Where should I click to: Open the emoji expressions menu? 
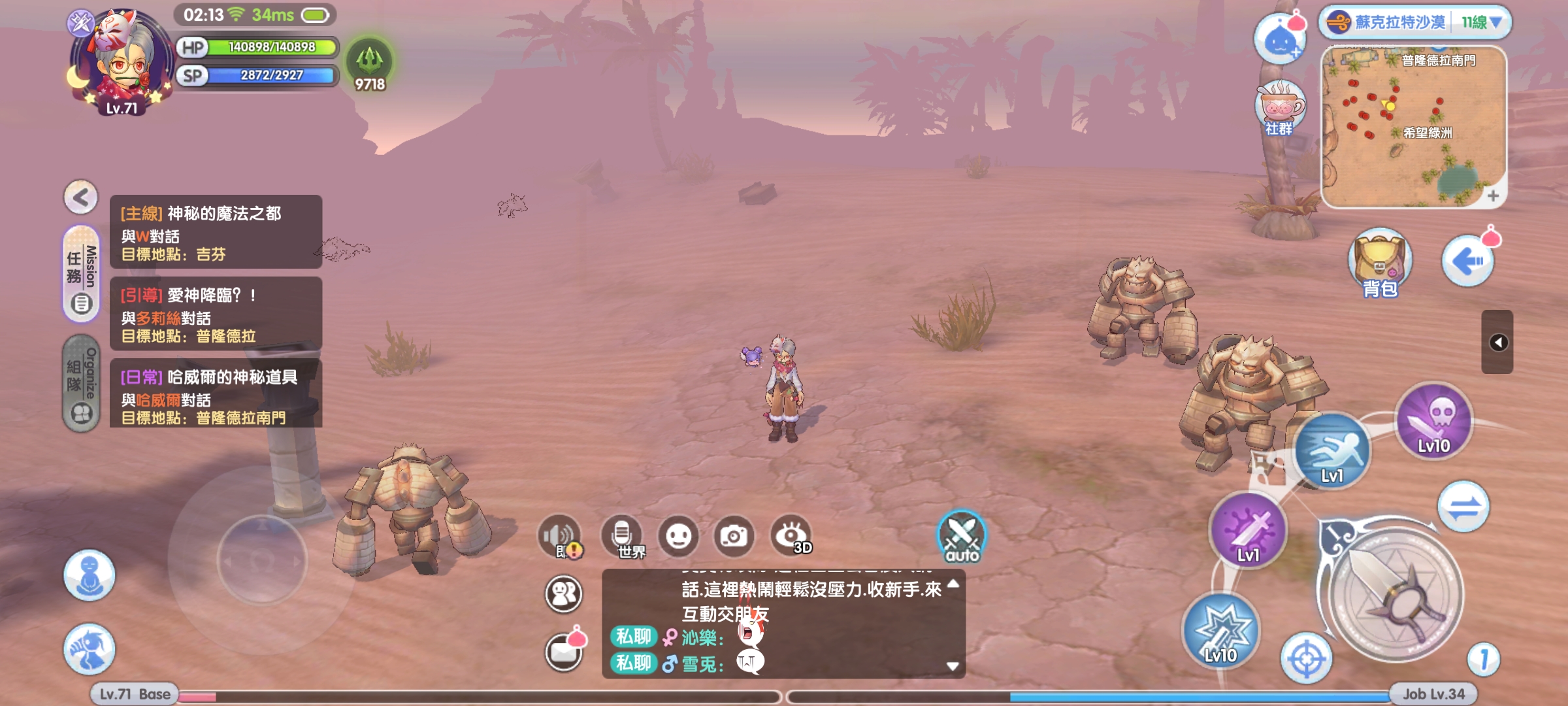(678, 537)
